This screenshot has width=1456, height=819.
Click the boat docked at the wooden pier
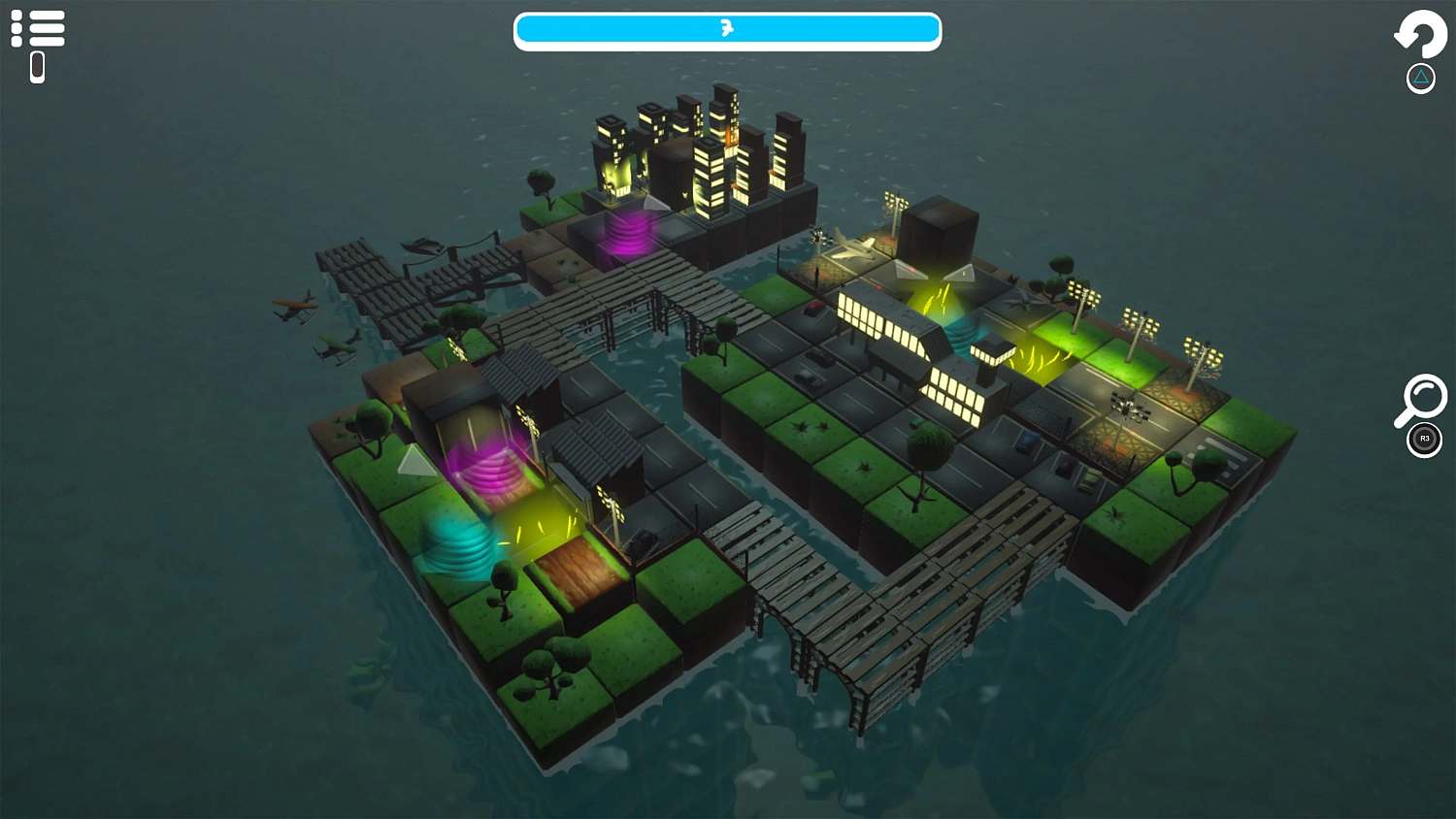(424, 245)
